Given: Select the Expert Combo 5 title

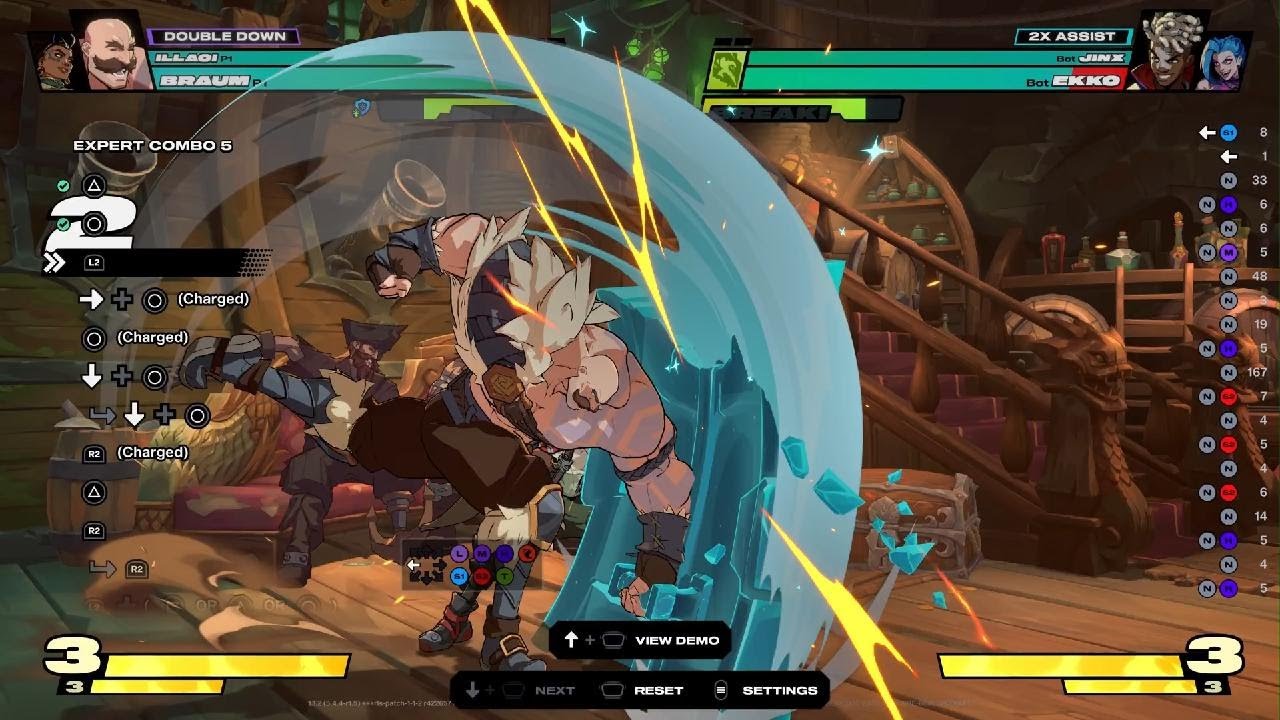Looking at the screenshot, I should pyautogui.click(x=152, y=146).
